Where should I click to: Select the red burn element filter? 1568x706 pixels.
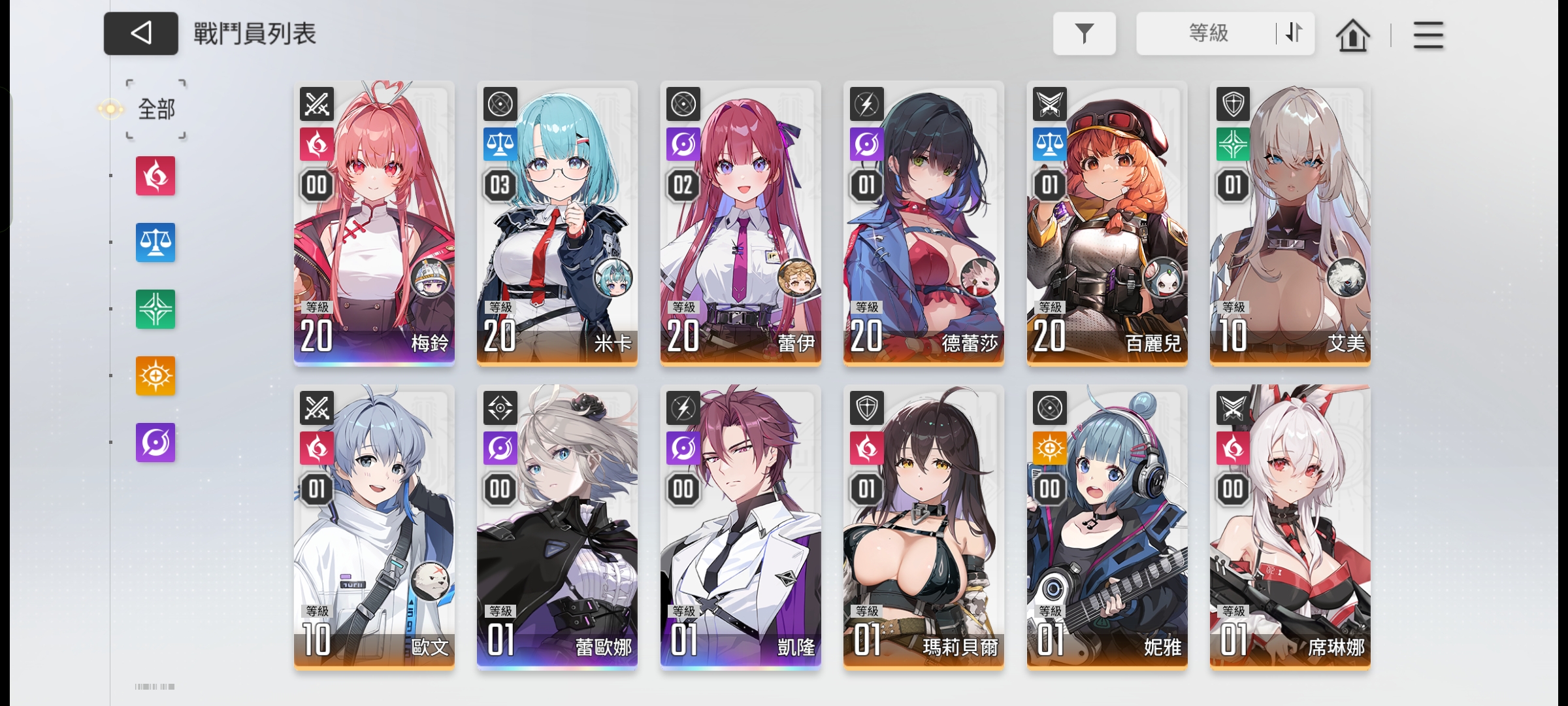point(155,177)
